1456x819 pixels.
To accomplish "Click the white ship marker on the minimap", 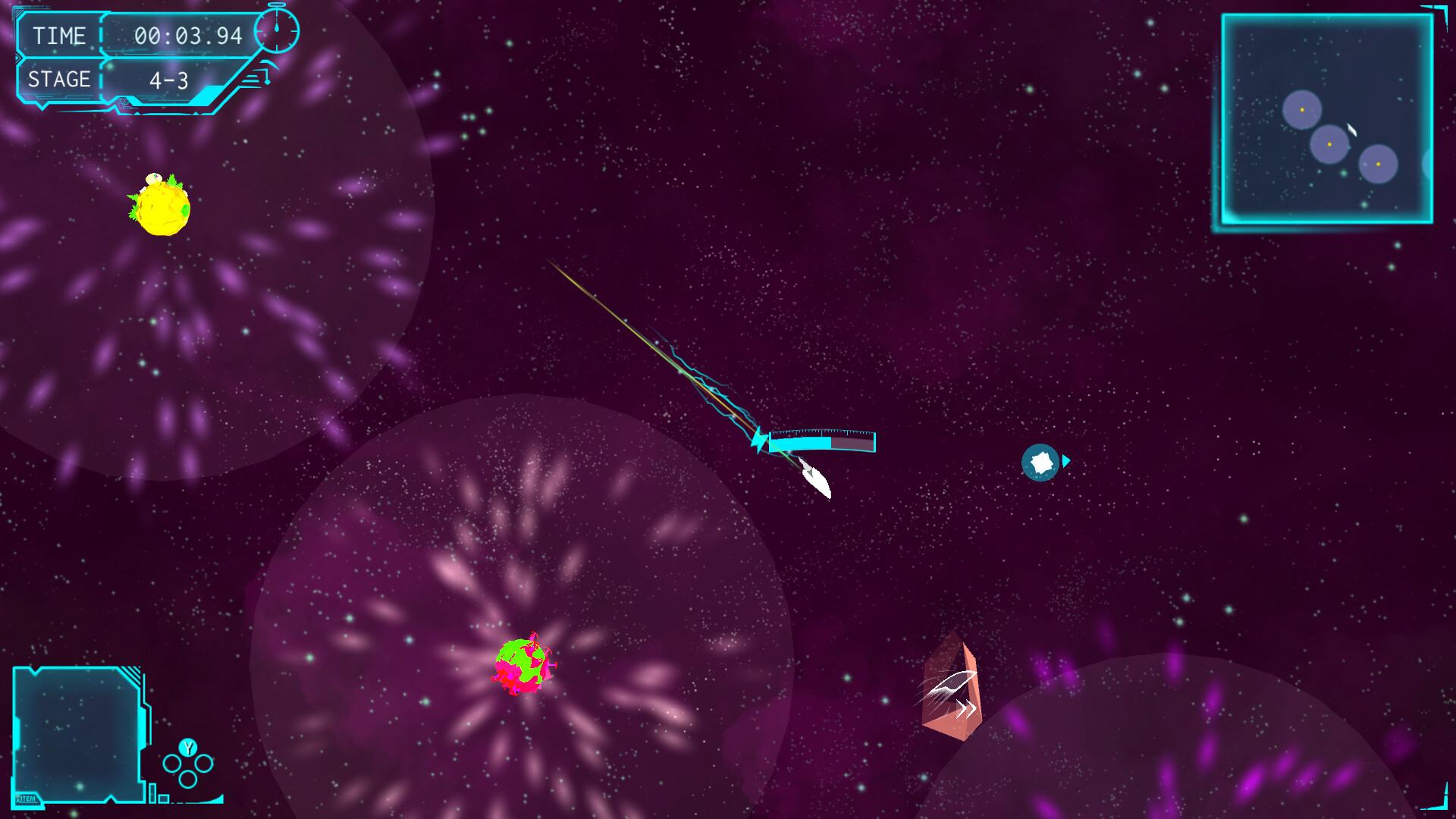I will pyautogui.click(x=1351, y=130).
